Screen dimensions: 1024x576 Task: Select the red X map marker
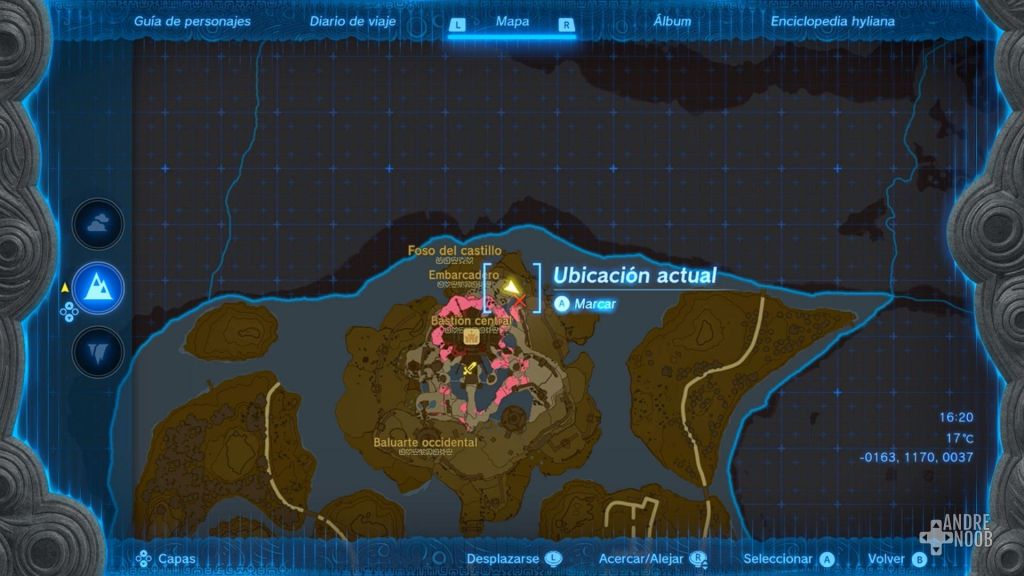point(520,301)
